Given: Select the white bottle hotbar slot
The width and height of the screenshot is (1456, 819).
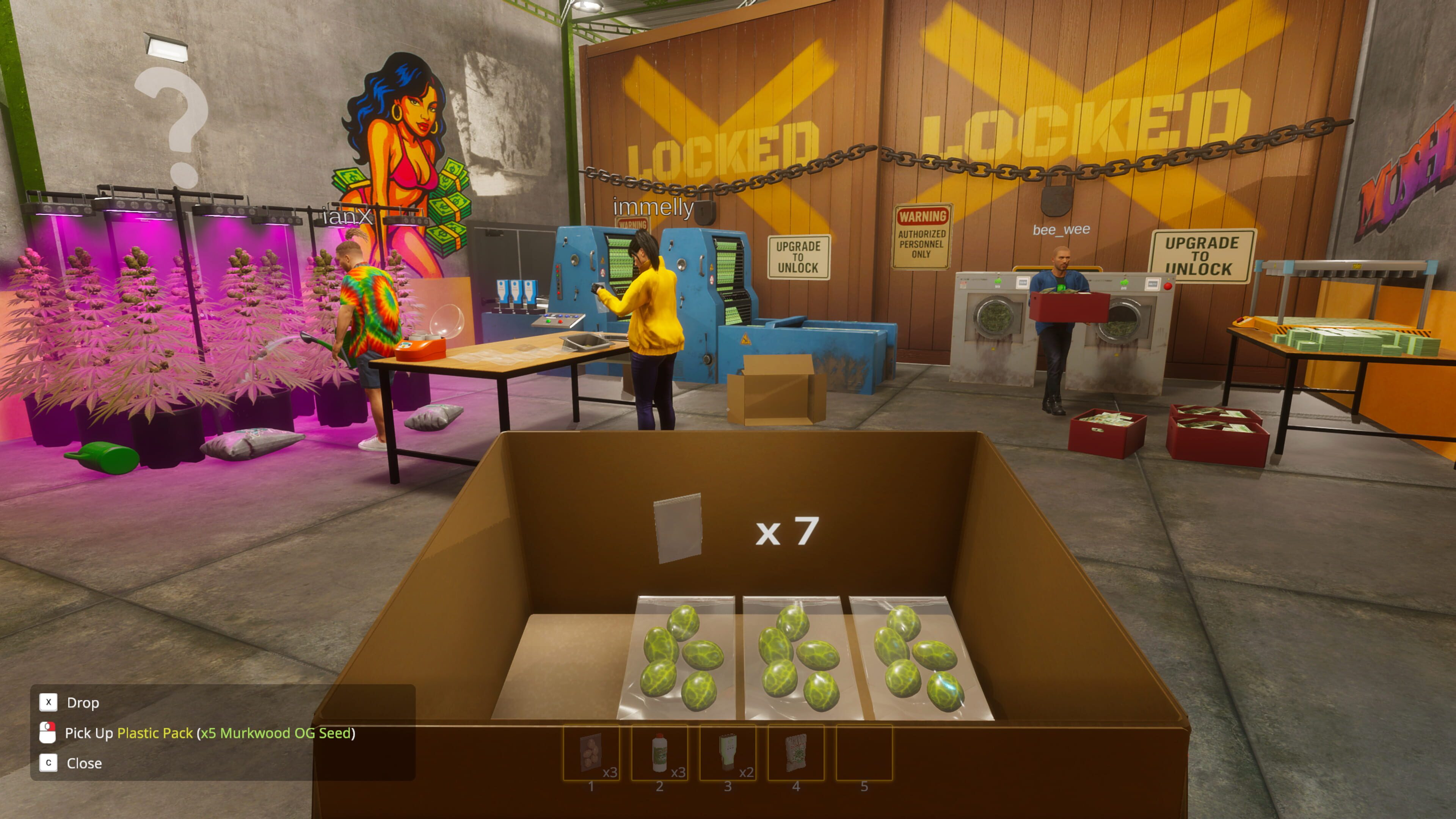Looking at the screenshot, I should pyautogui.click(x=659, y=753).
